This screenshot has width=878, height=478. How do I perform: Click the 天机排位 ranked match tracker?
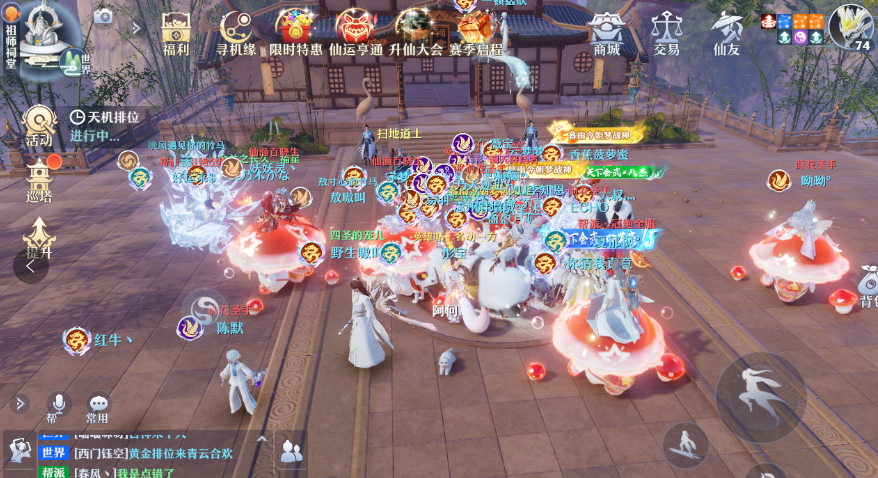[105, 126]
